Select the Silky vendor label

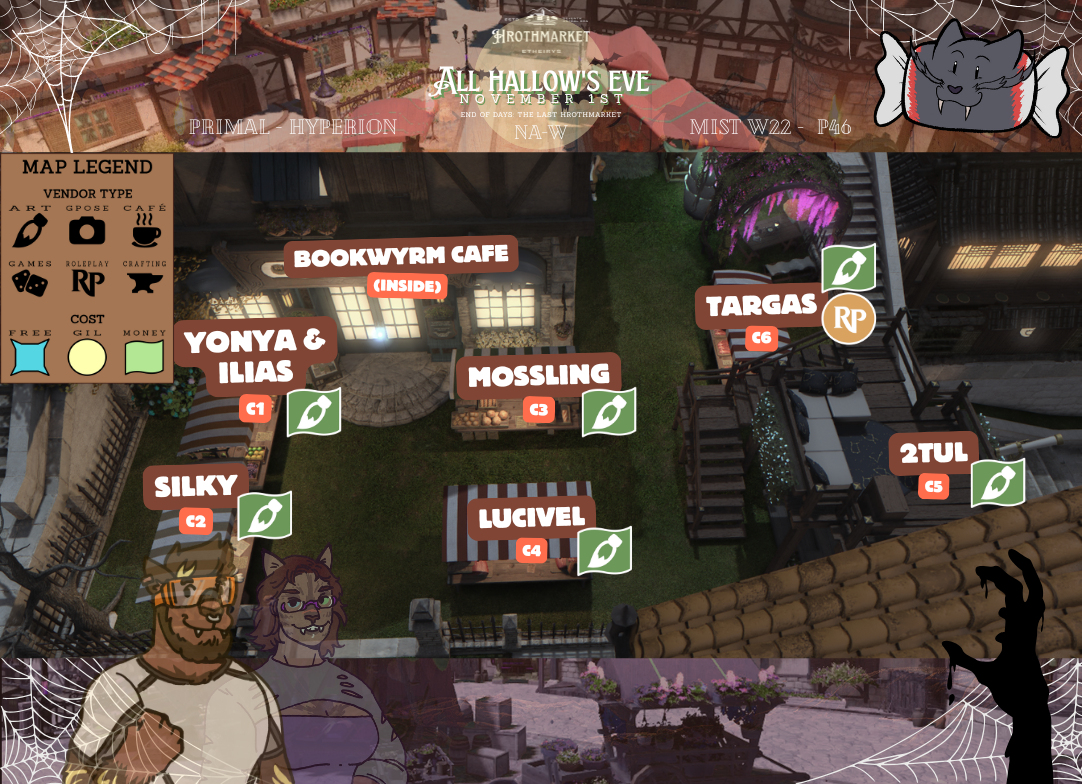196,487
